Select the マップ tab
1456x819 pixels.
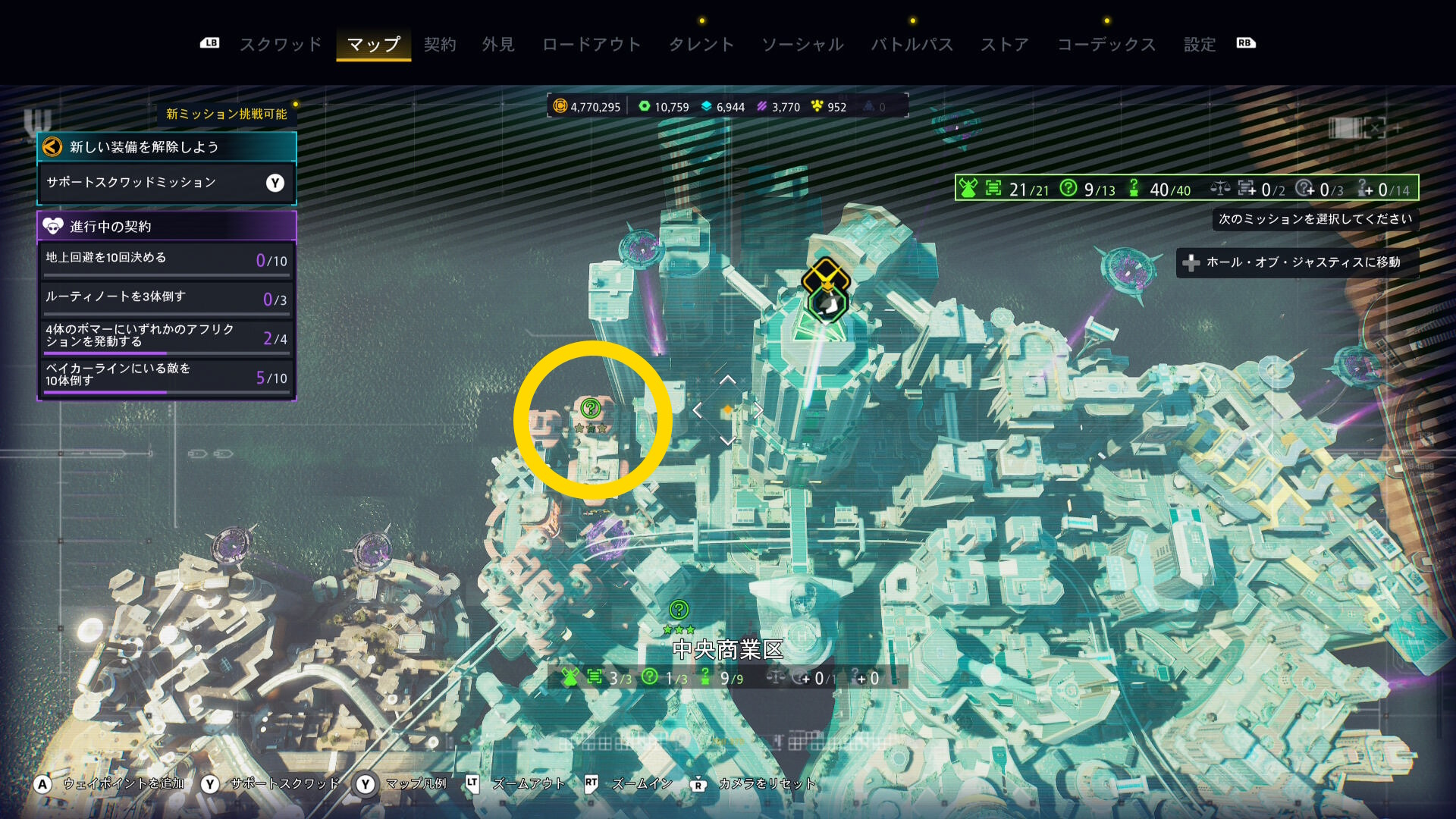pyautogui.click(x=373, y=45)
